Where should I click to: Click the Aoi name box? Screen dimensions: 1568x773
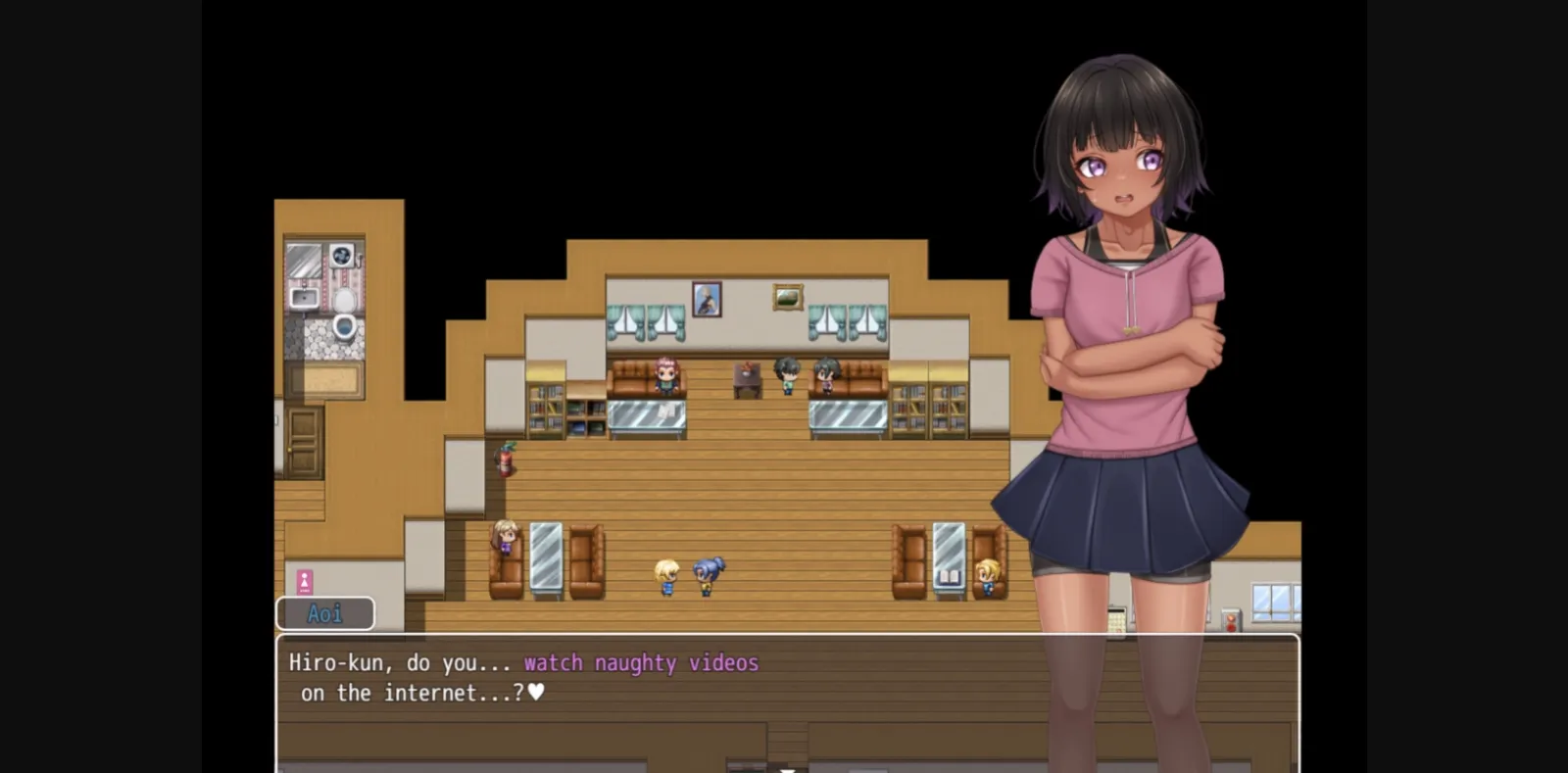click(x=324, y=612)
